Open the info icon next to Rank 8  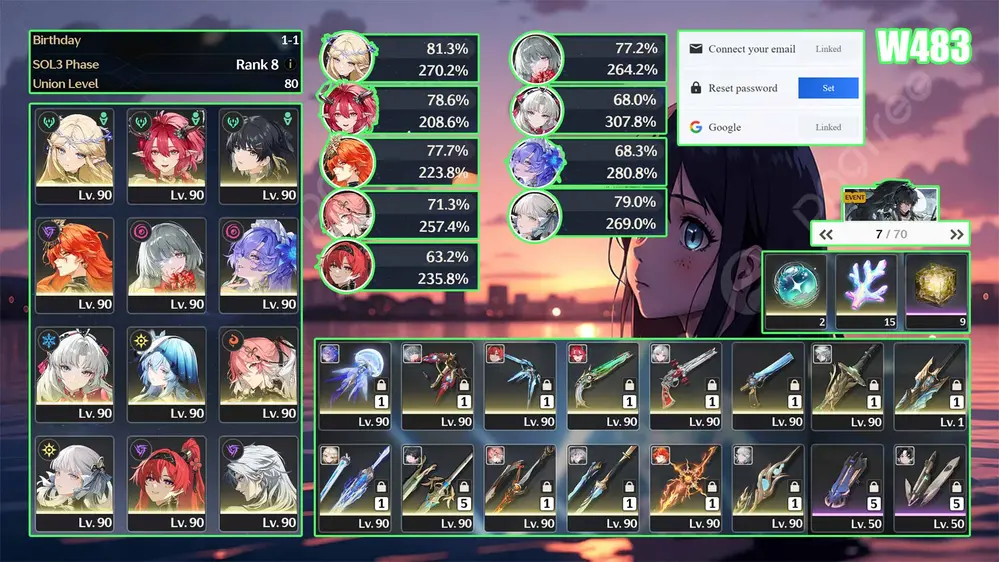291,64
